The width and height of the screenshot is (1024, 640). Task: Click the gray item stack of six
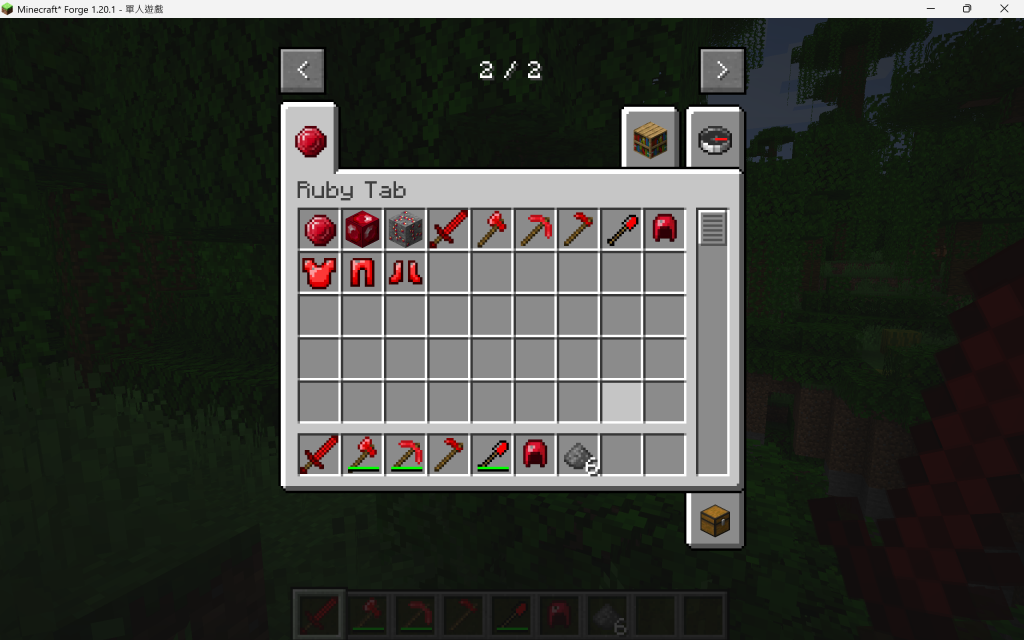(x=579, y=455)
